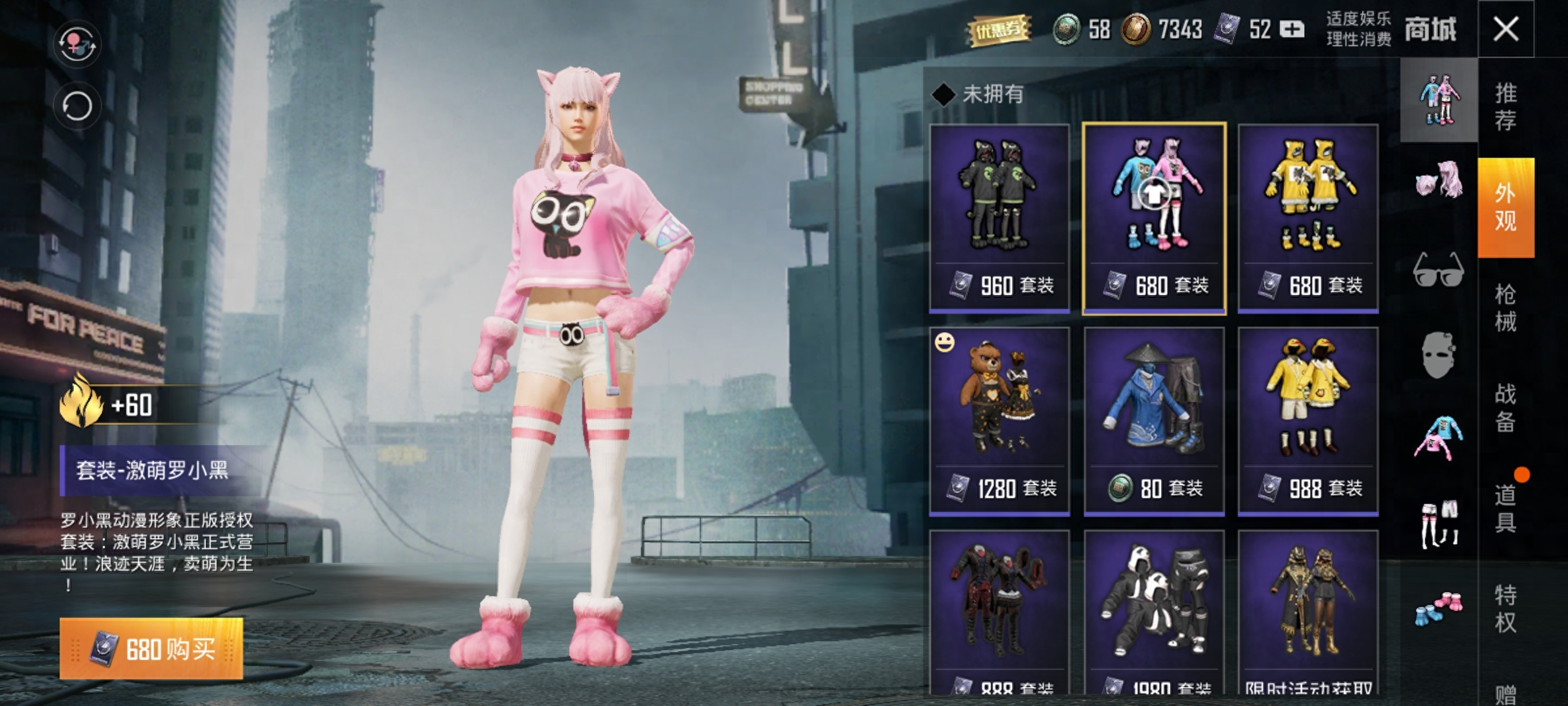Viewport: 1568px width, 706px height.
Task: Open the 枪械 firearms tab
Action: click(1506, 307)
